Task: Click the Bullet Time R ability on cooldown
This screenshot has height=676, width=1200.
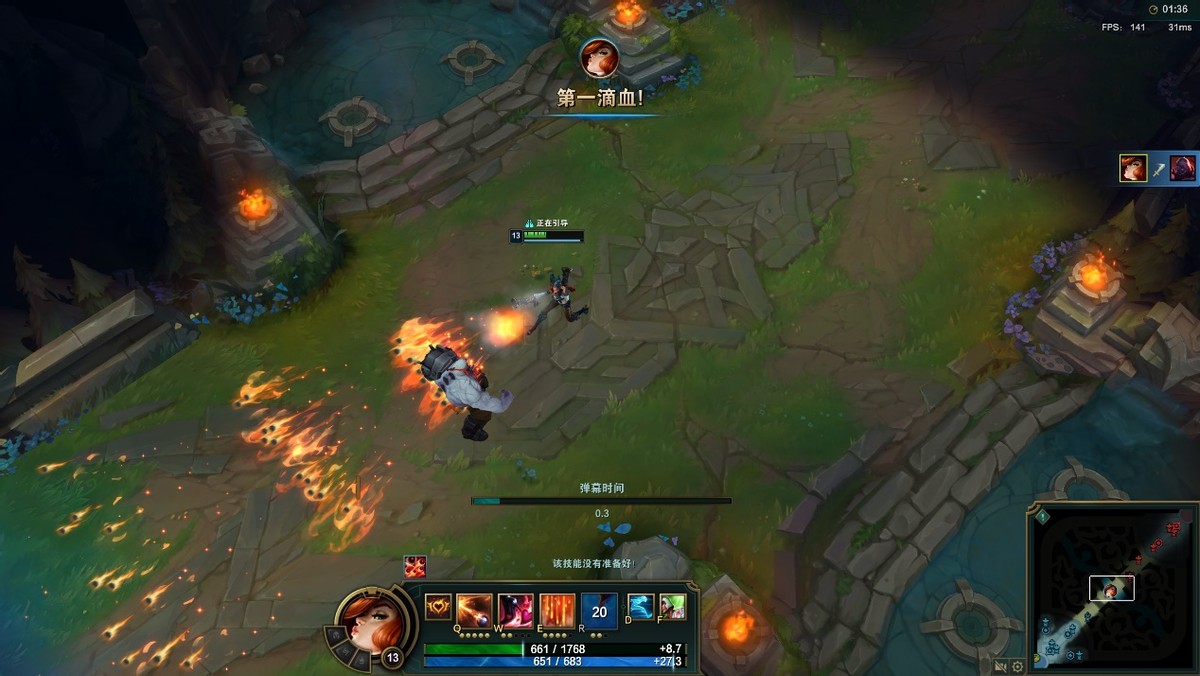Action: tap(599, 611)
